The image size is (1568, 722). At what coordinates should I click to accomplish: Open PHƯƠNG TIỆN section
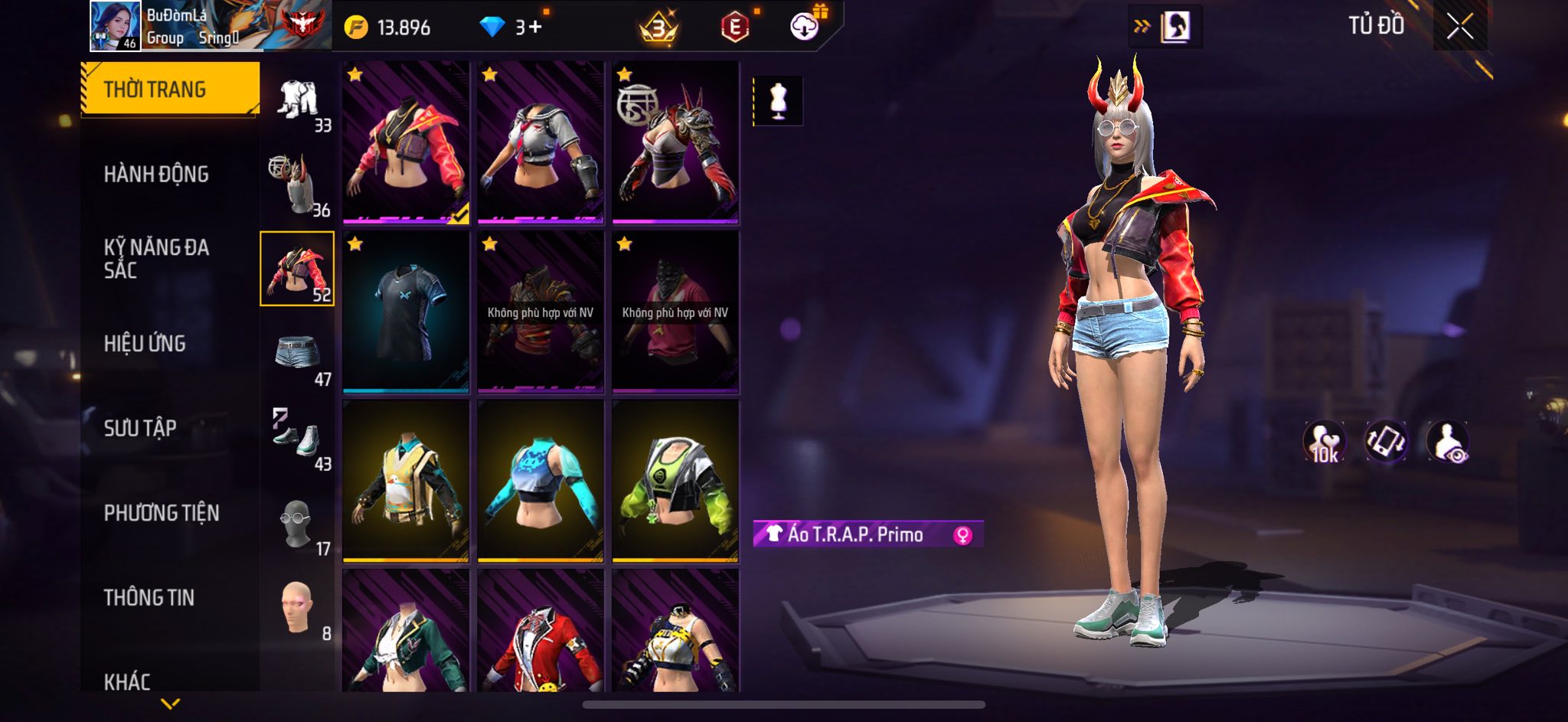pyautogui.click(x=162, y=513)
